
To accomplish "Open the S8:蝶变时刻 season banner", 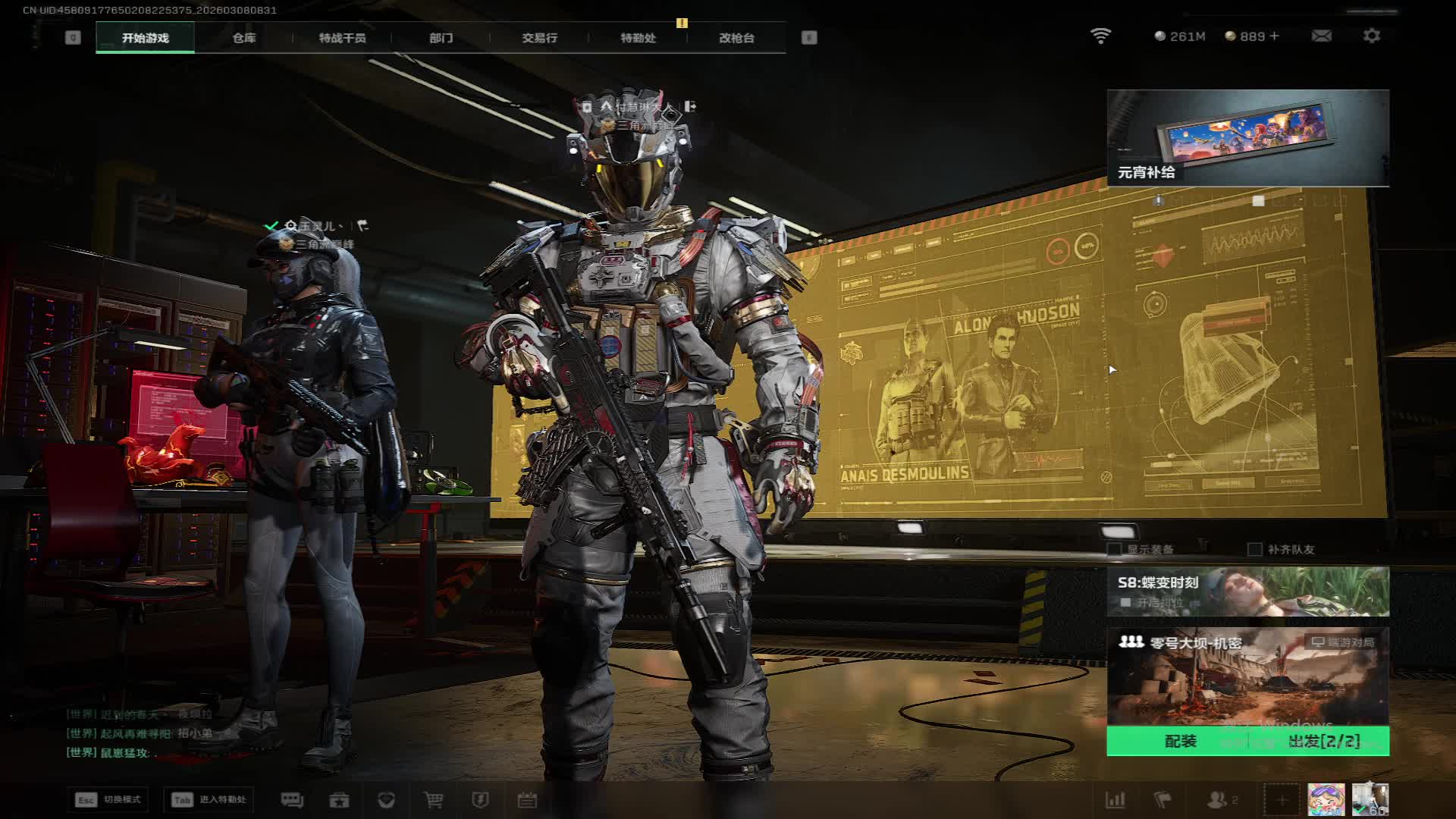I will tap(1247, 591).
